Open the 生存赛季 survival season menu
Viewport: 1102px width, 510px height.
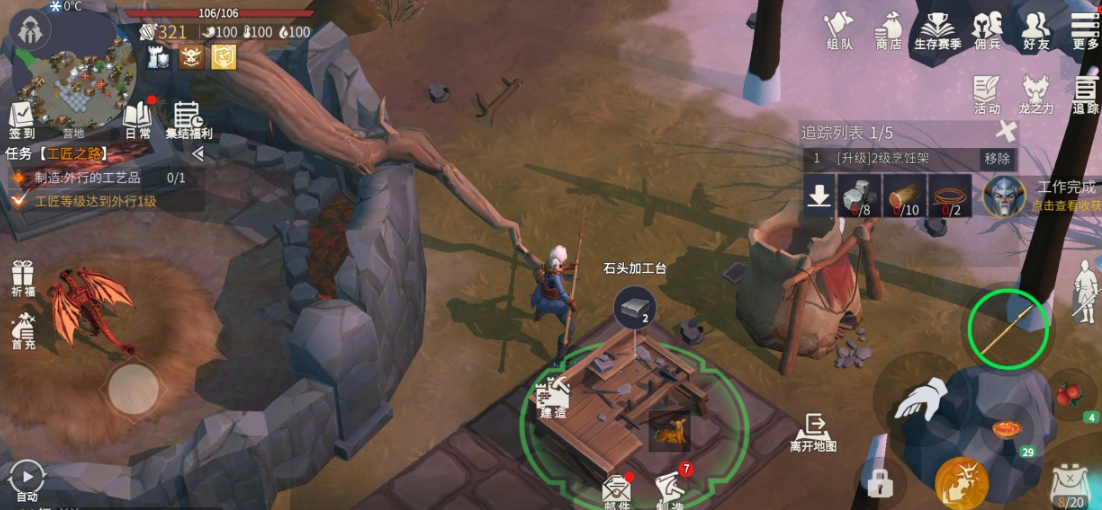[937, 29]
